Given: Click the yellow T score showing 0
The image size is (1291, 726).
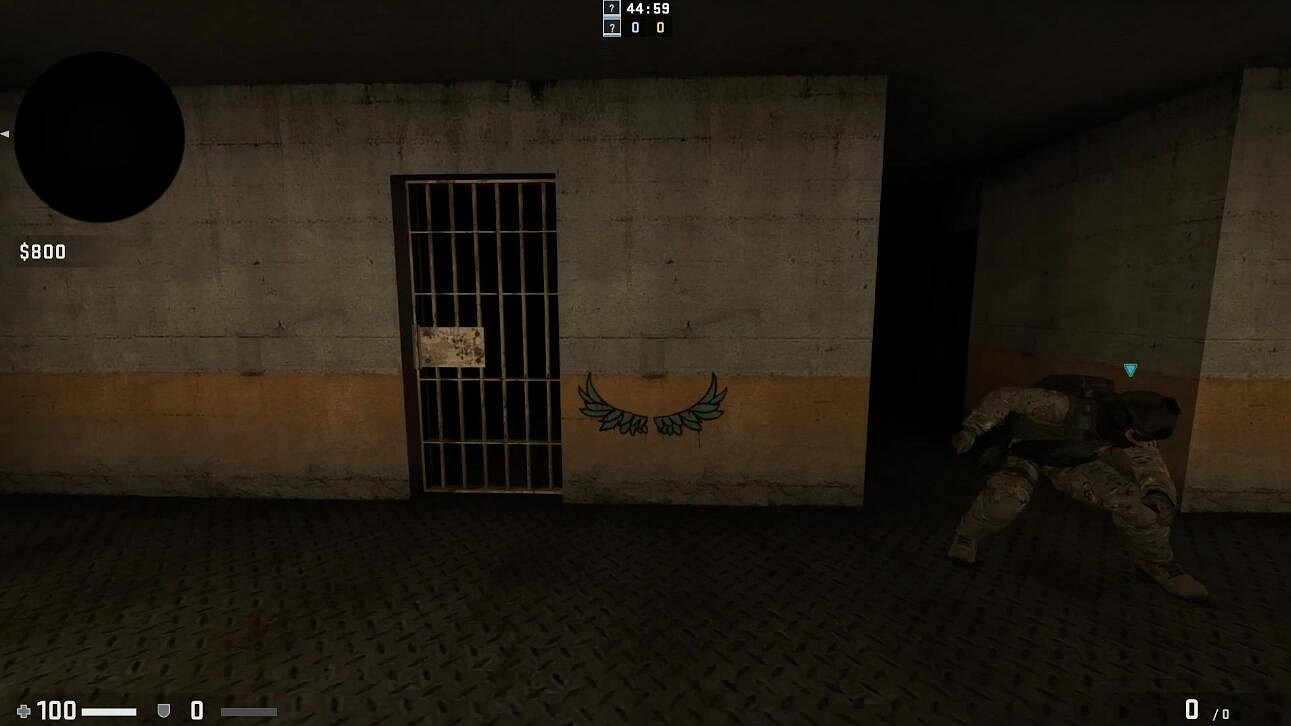Looking at the screenshot, I should click(659, 27).
